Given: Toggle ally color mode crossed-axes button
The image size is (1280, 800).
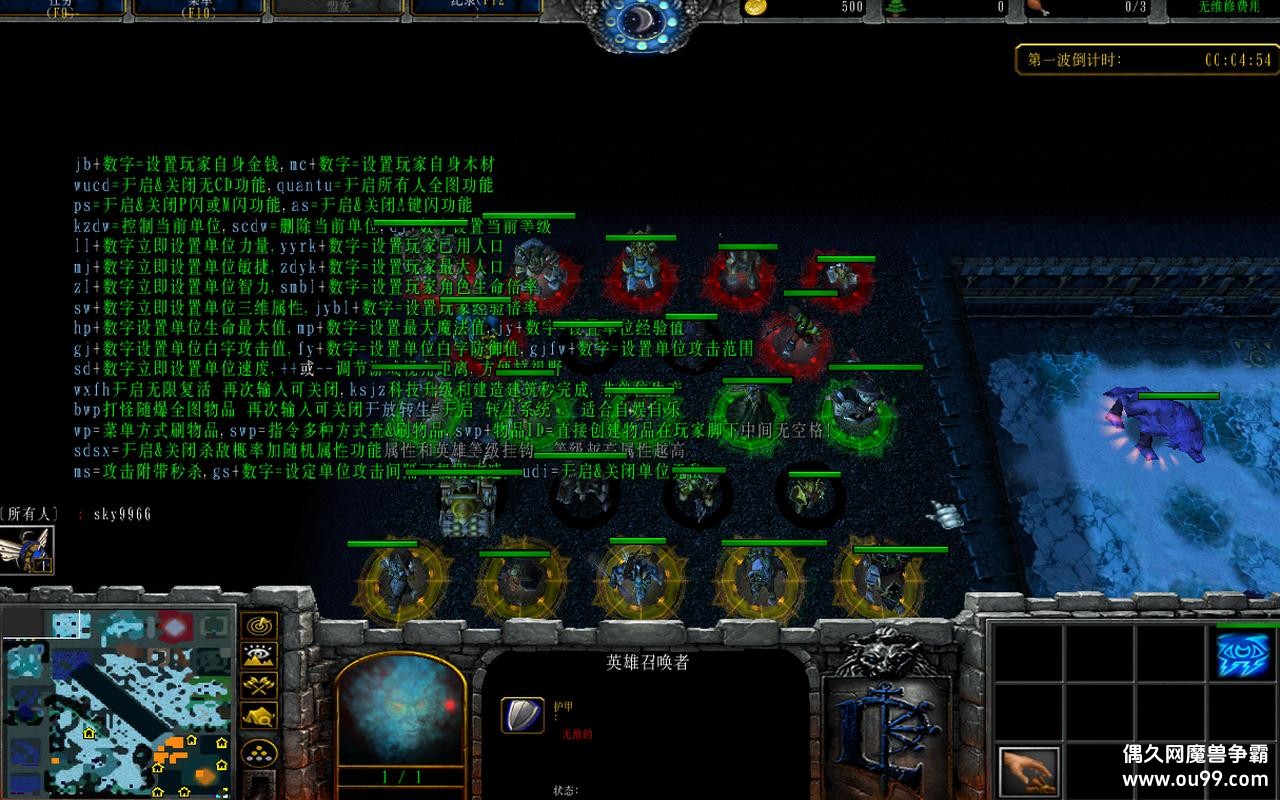Looking at the screenshot, I should [261, 686].
